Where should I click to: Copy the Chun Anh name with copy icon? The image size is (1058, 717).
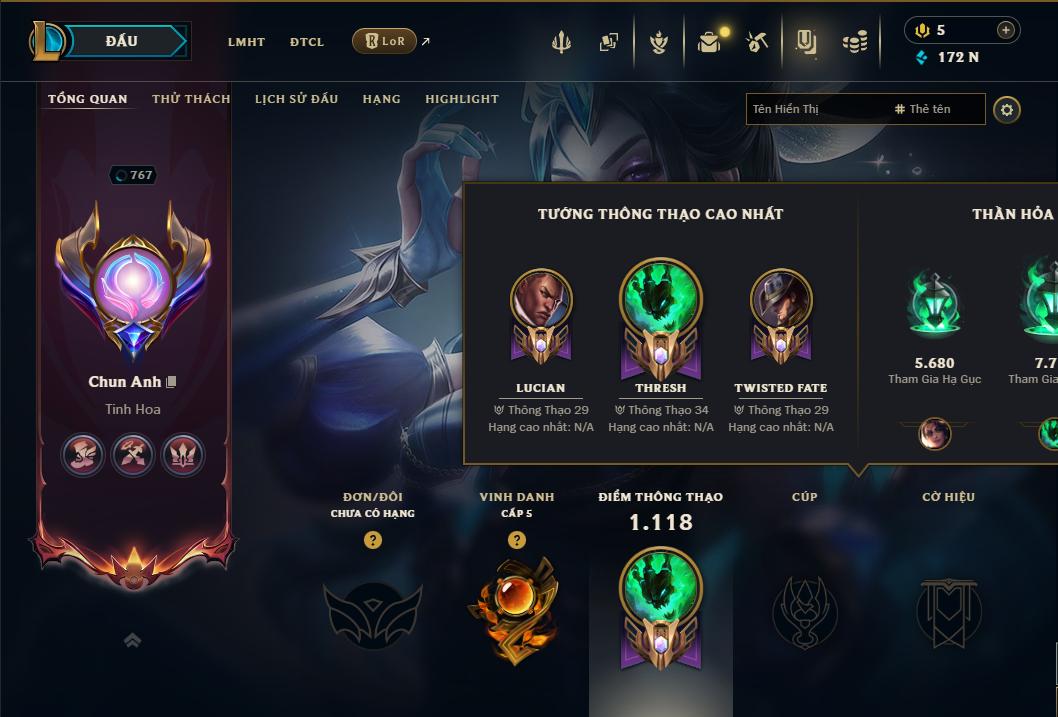pos(172,382)
